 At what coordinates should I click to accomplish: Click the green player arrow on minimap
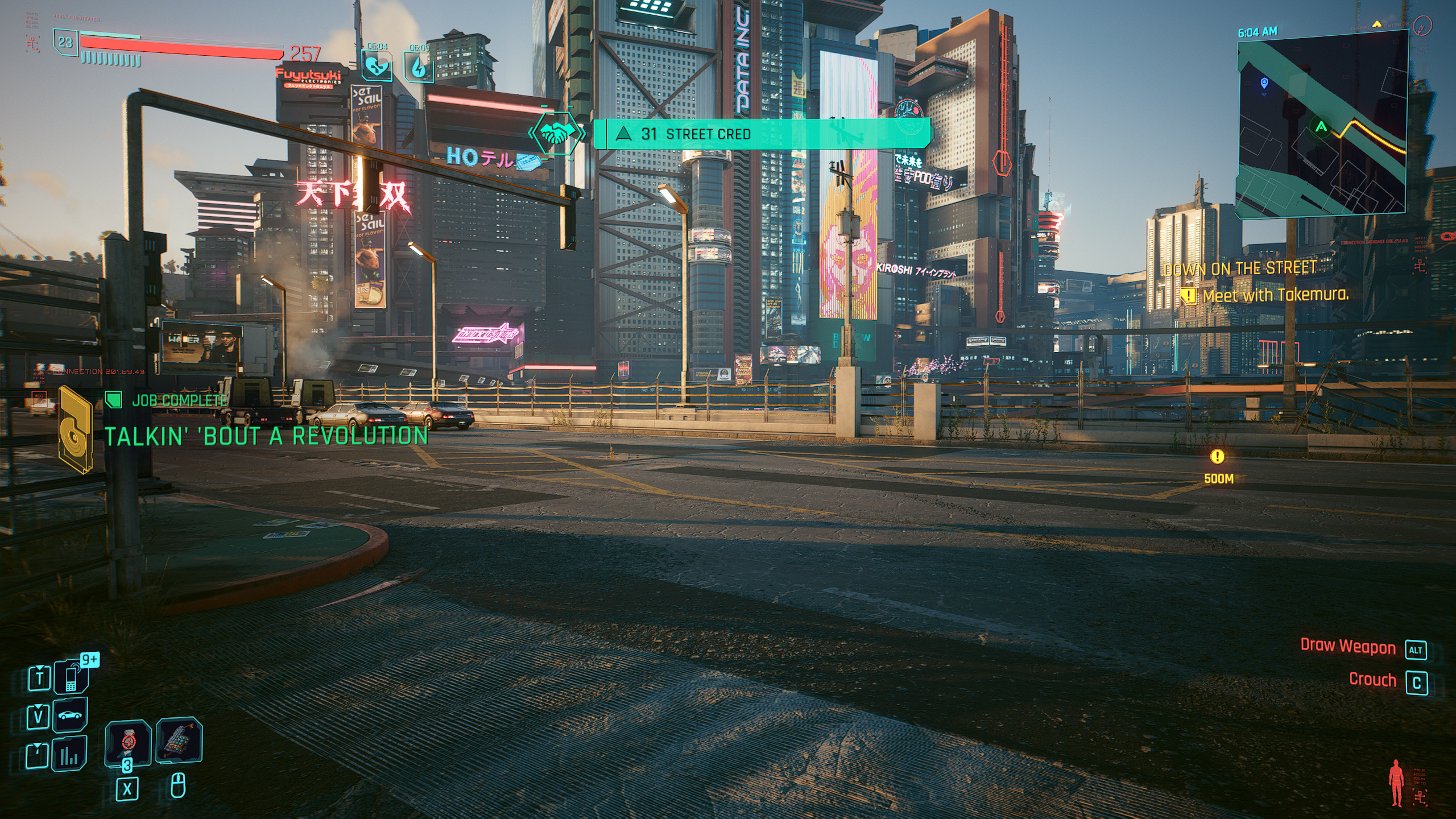pyautogui.click(x=1321, y=126)
